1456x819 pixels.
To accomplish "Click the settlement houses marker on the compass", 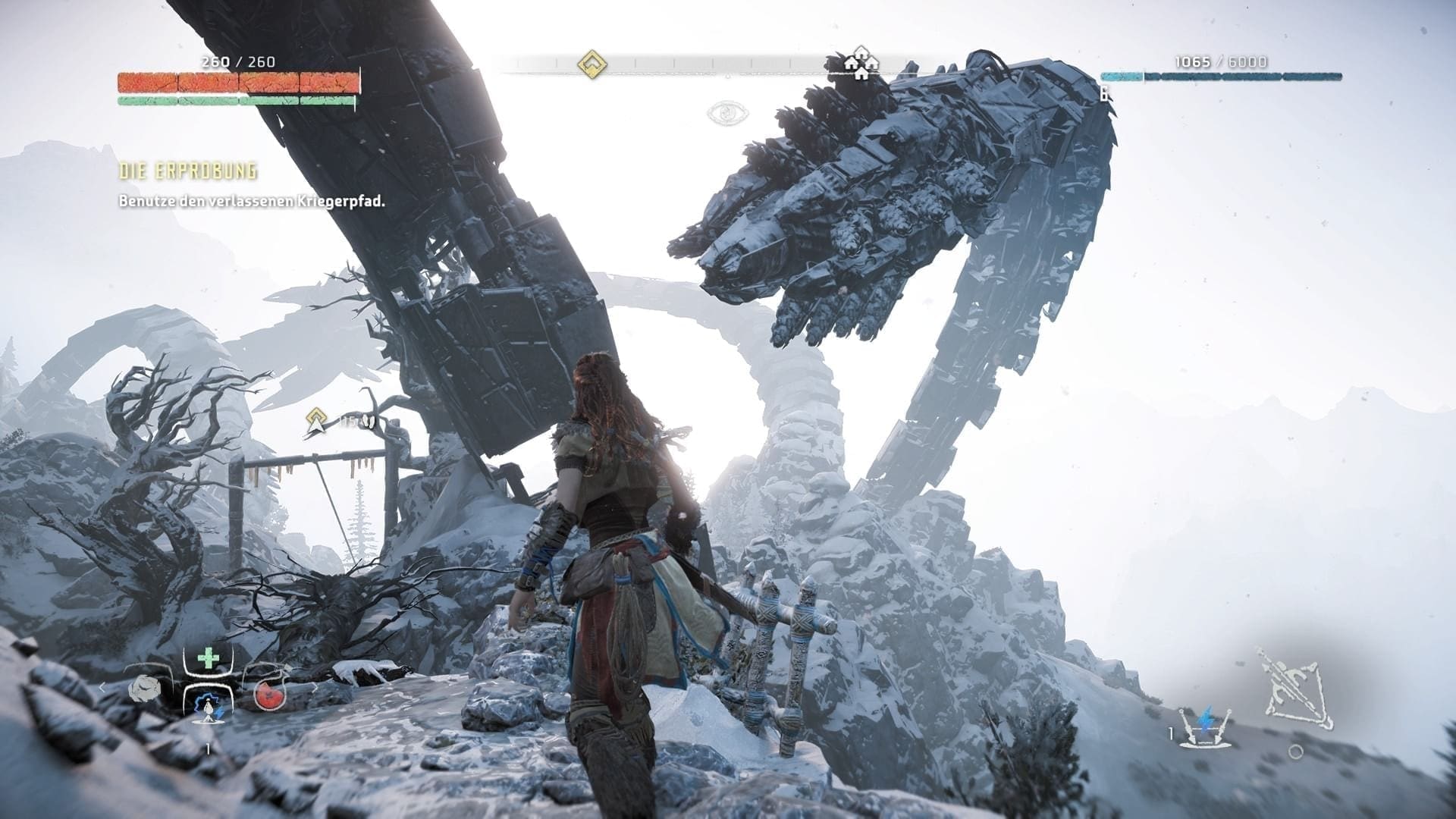I will pos(861,64).
